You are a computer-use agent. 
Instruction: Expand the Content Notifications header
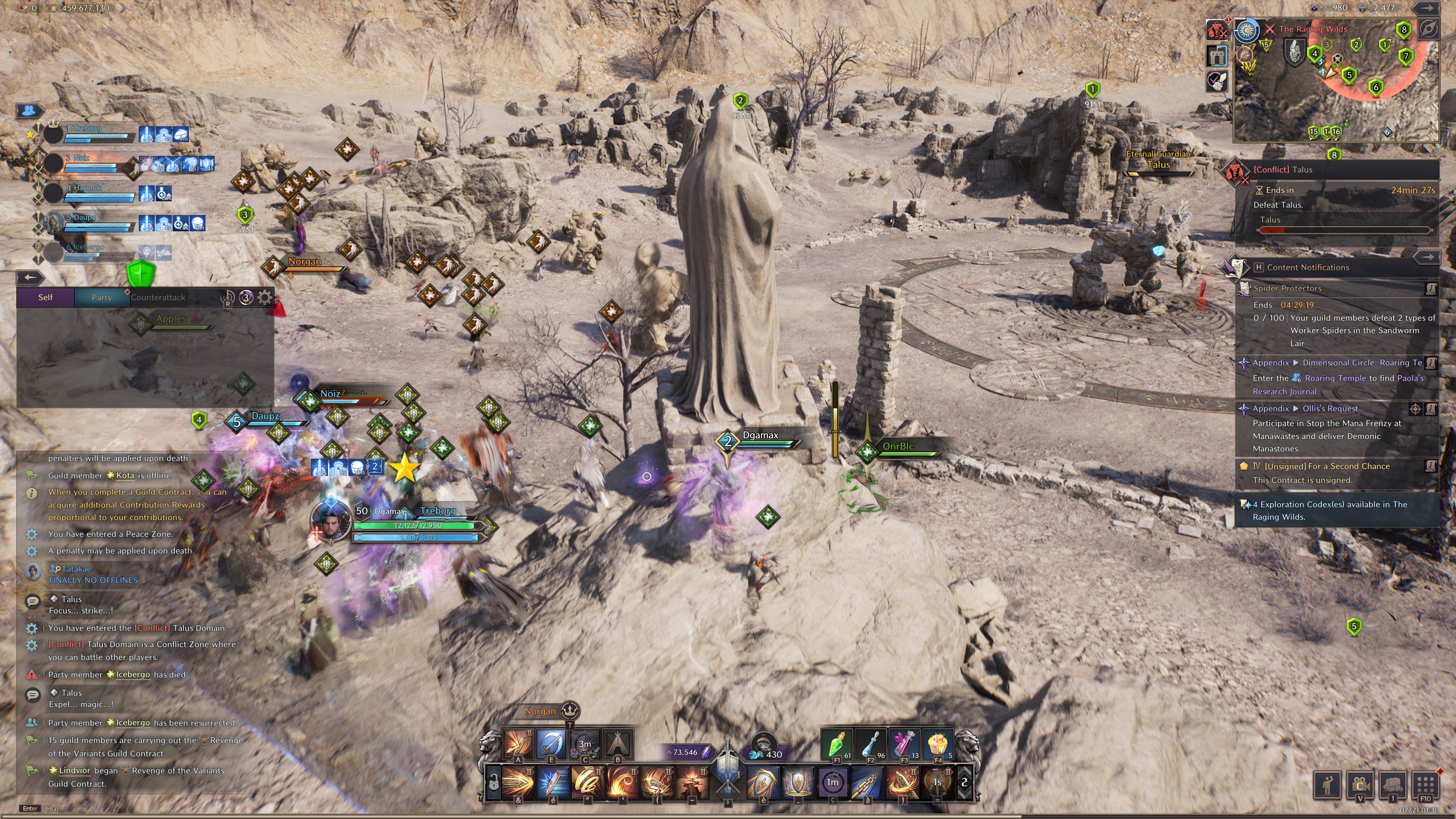click(x=1307, y=267)
